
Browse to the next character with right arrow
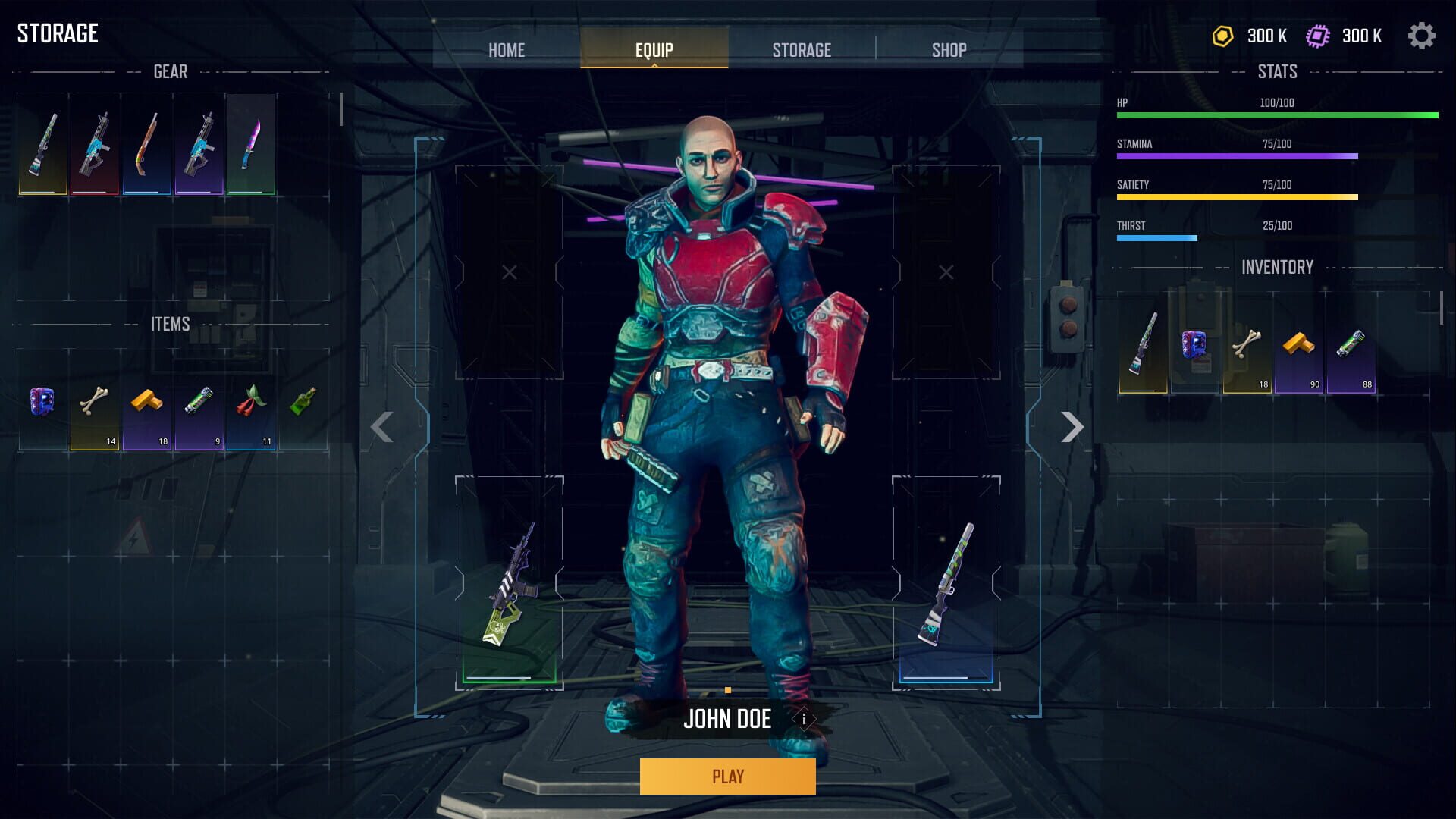[x=1072, y=427]
